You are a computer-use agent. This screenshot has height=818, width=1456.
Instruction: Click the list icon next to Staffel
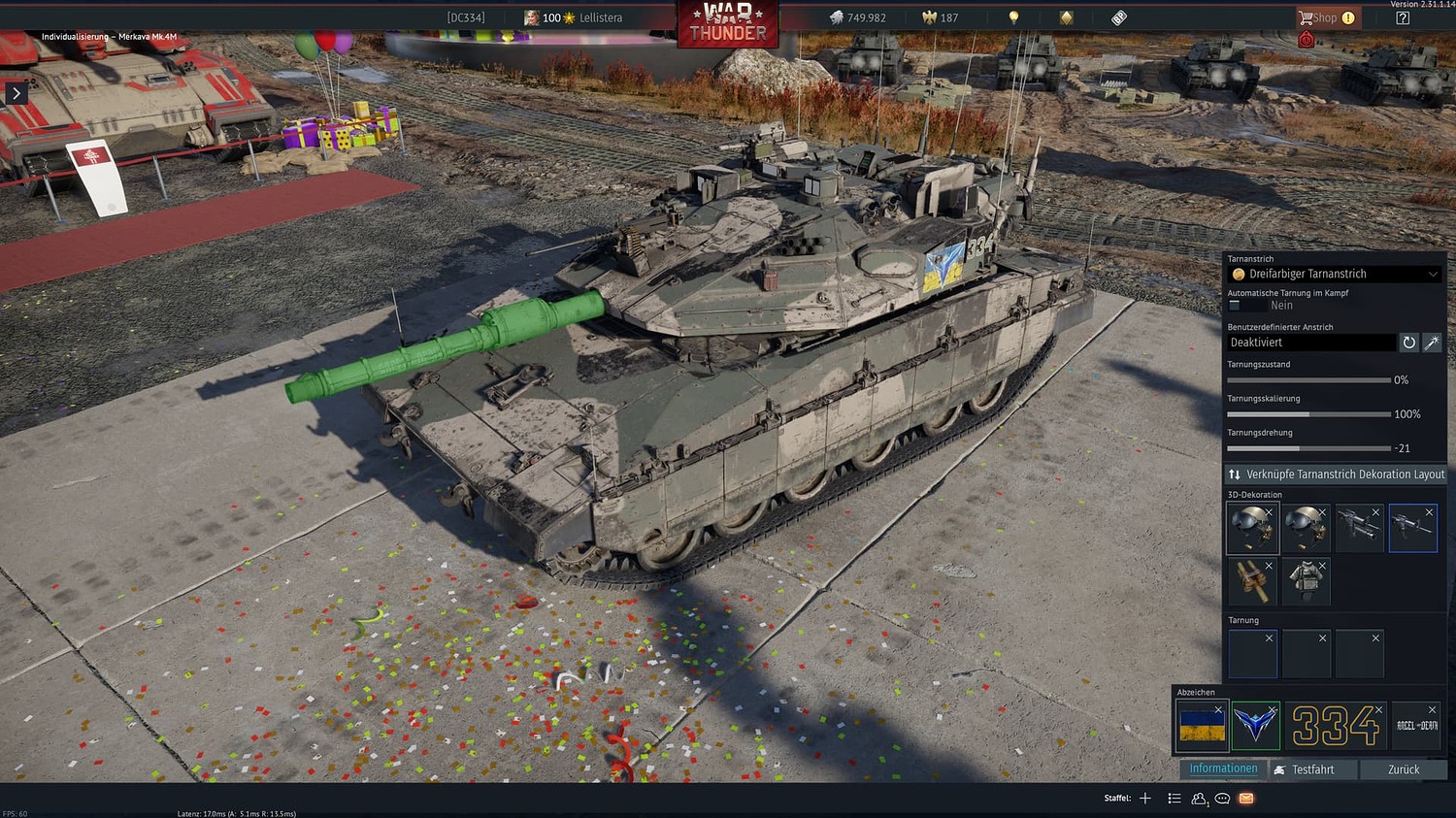pyautogui.click(x=1174, y=798)
